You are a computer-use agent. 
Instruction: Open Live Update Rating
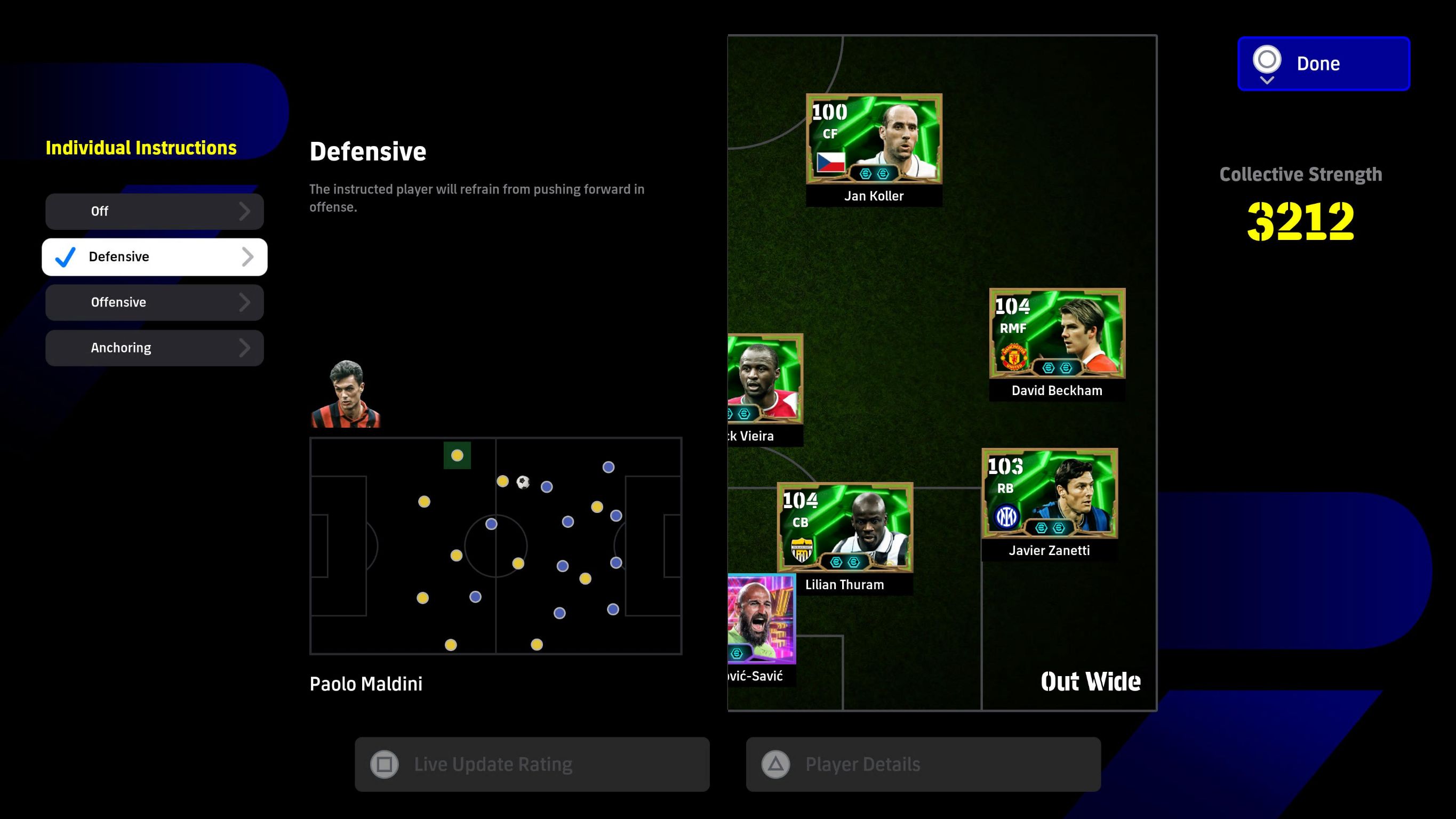coord(532,764)
